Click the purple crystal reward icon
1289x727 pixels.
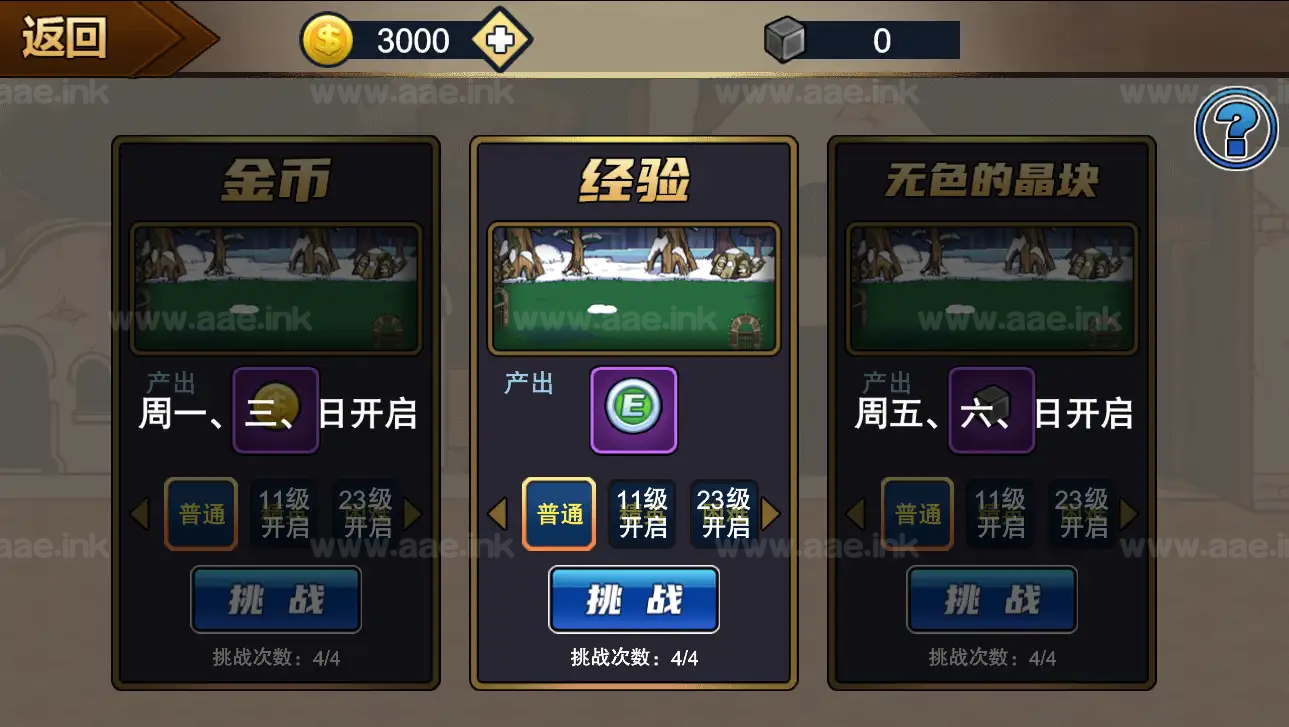click(x=991, y=409)
